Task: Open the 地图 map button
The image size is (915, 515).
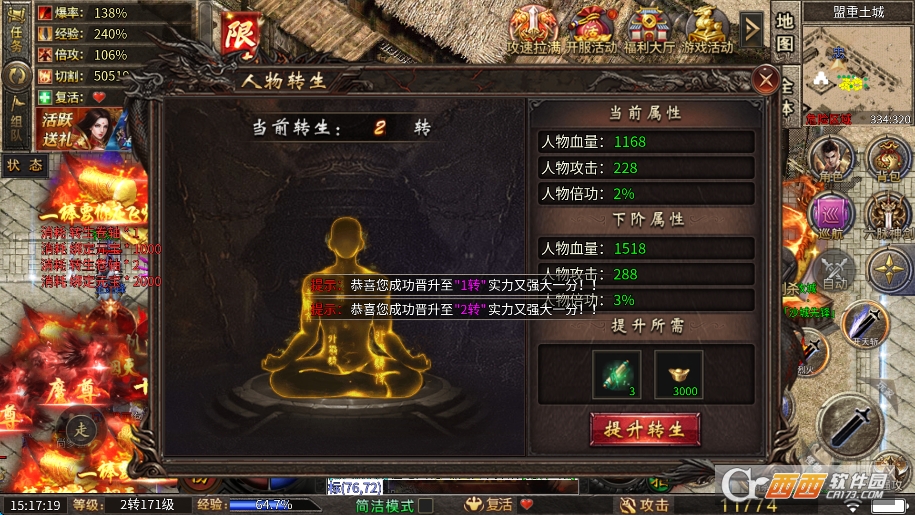Action: (785, 33)
